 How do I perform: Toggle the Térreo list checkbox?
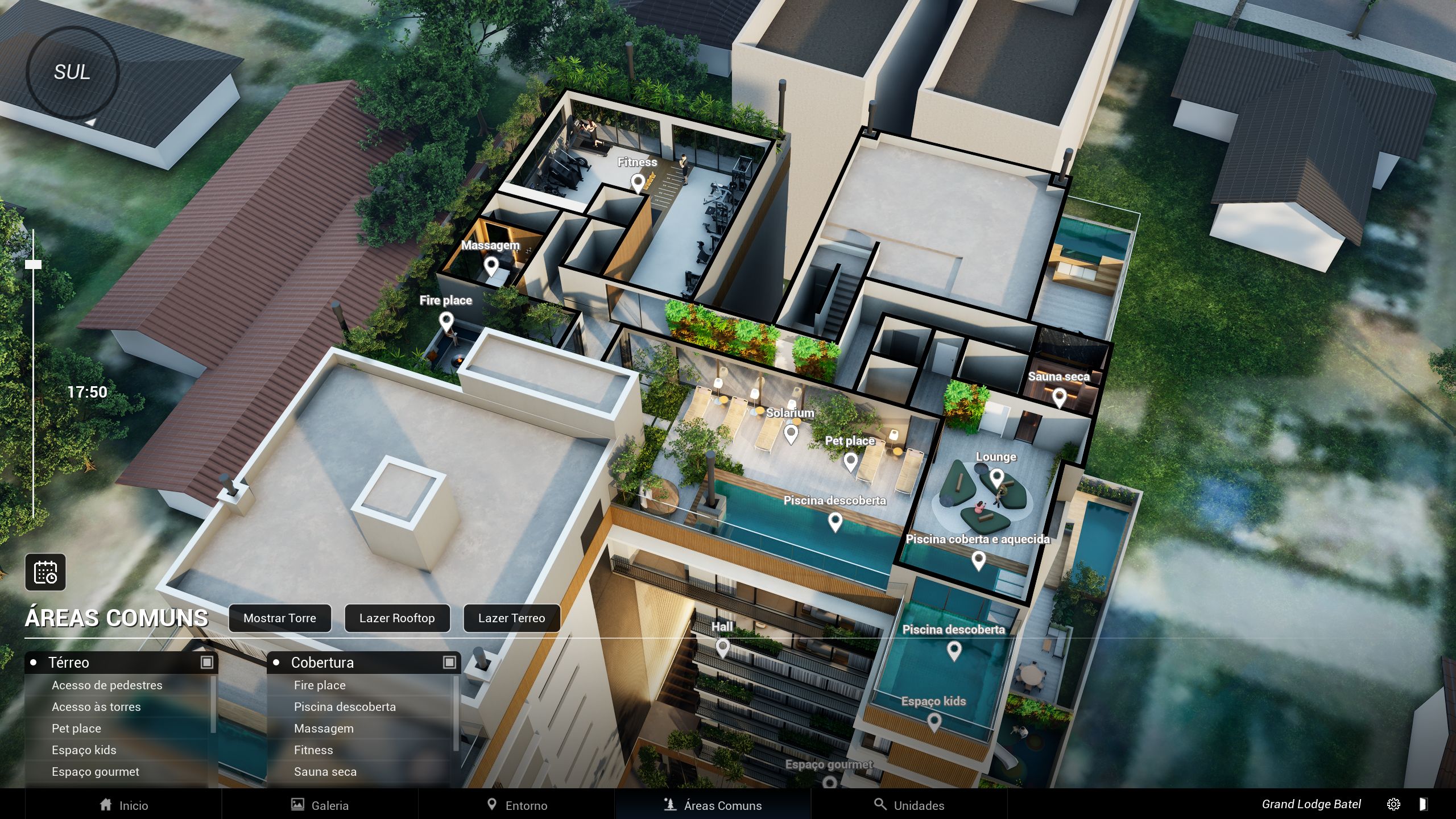pyautogui.click(x=207, y=662)
